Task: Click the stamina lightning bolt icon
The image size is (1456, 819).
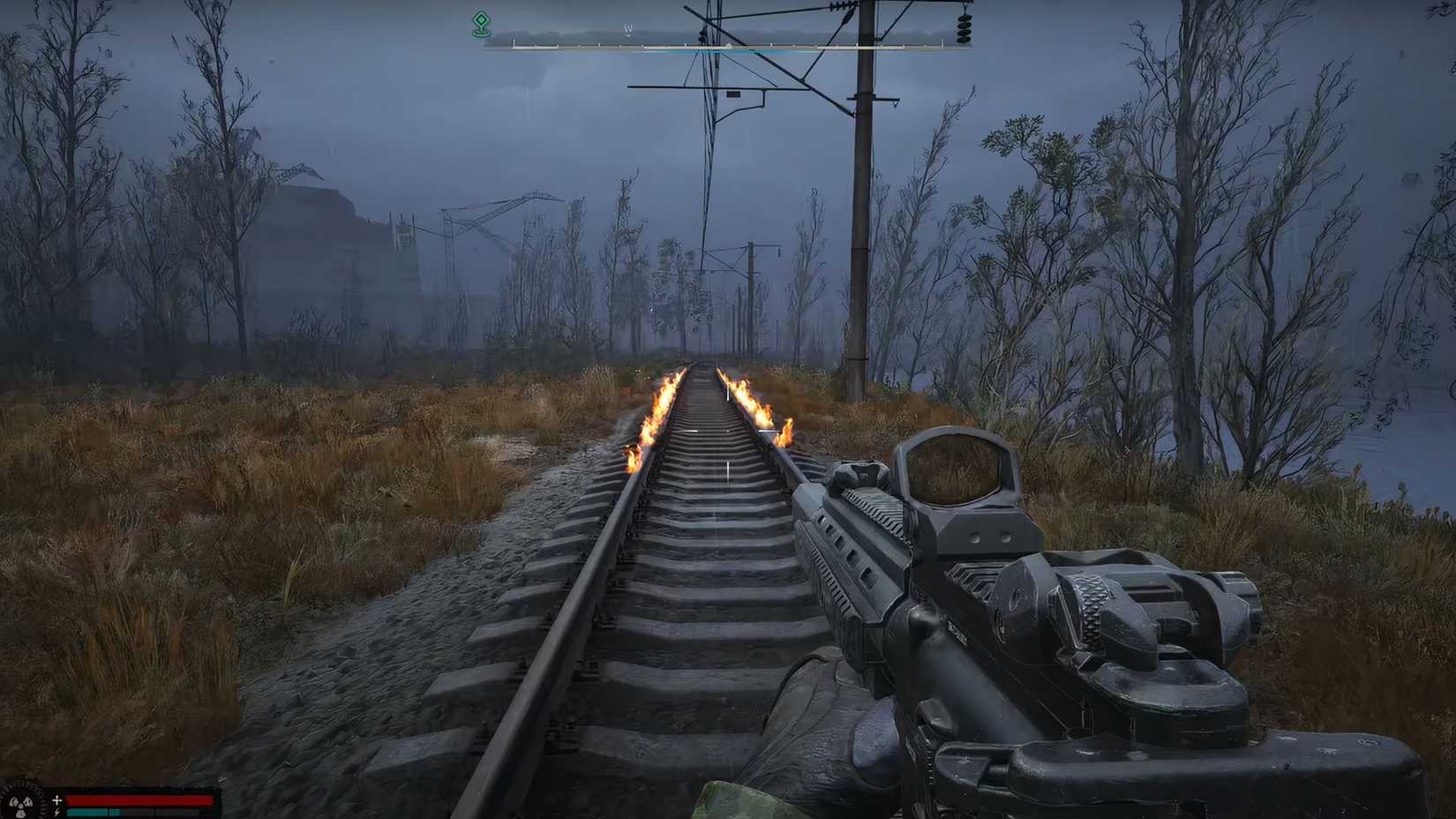Action: coord(56,813)
